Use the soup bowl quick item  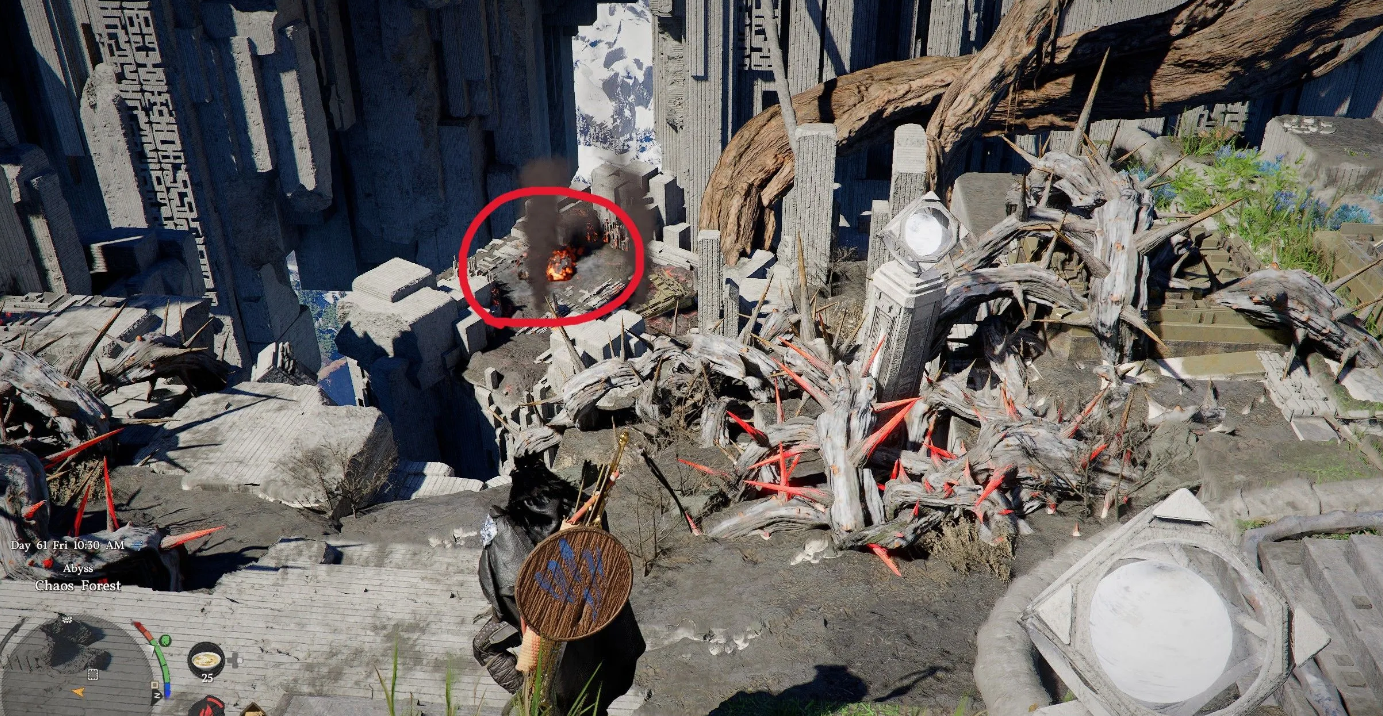point(206,658)
